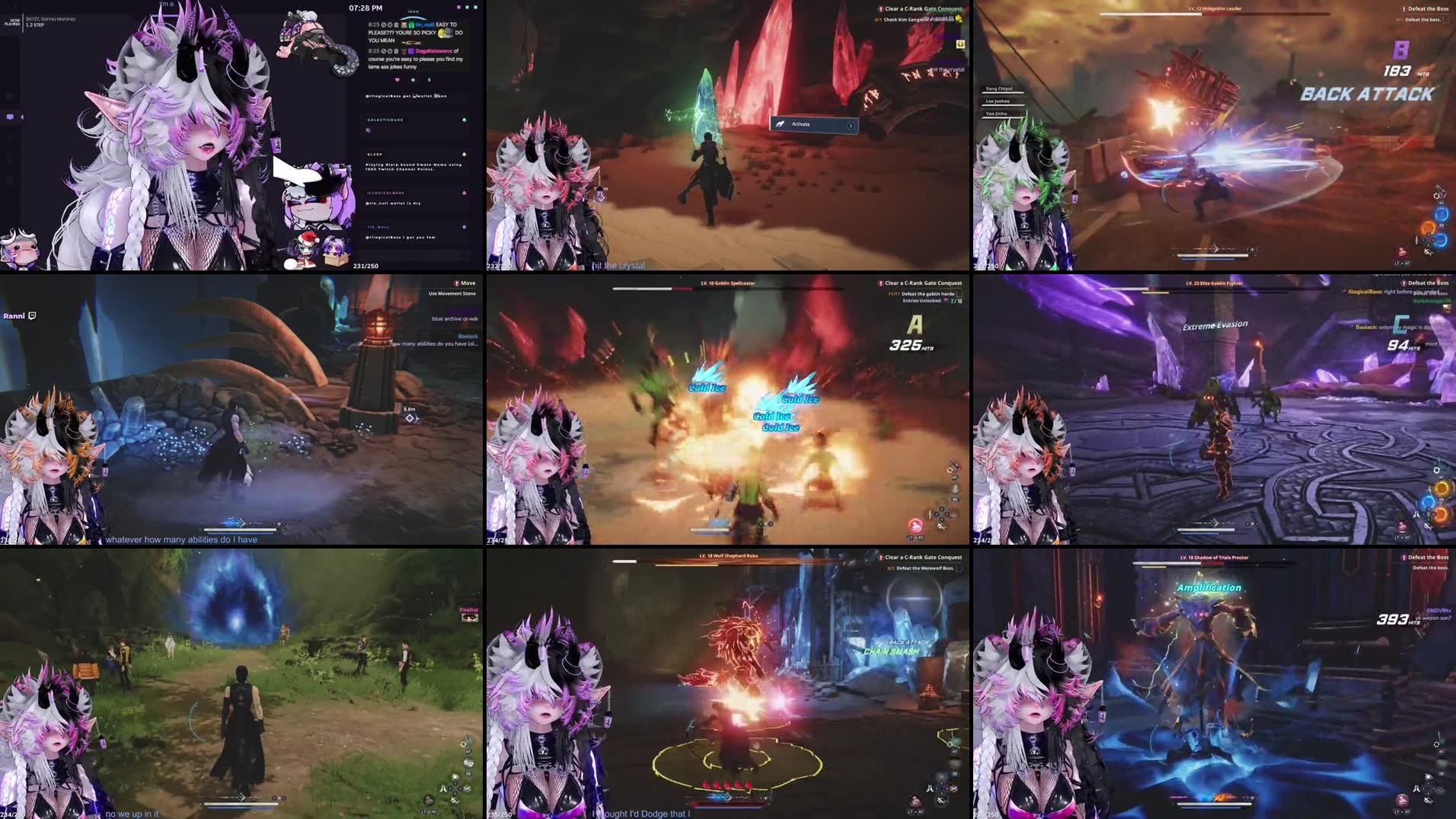The image size is (1456, 819).
Task: Click the dollar donation icon below DagaKotawanz's message
Action: [429, 80]
